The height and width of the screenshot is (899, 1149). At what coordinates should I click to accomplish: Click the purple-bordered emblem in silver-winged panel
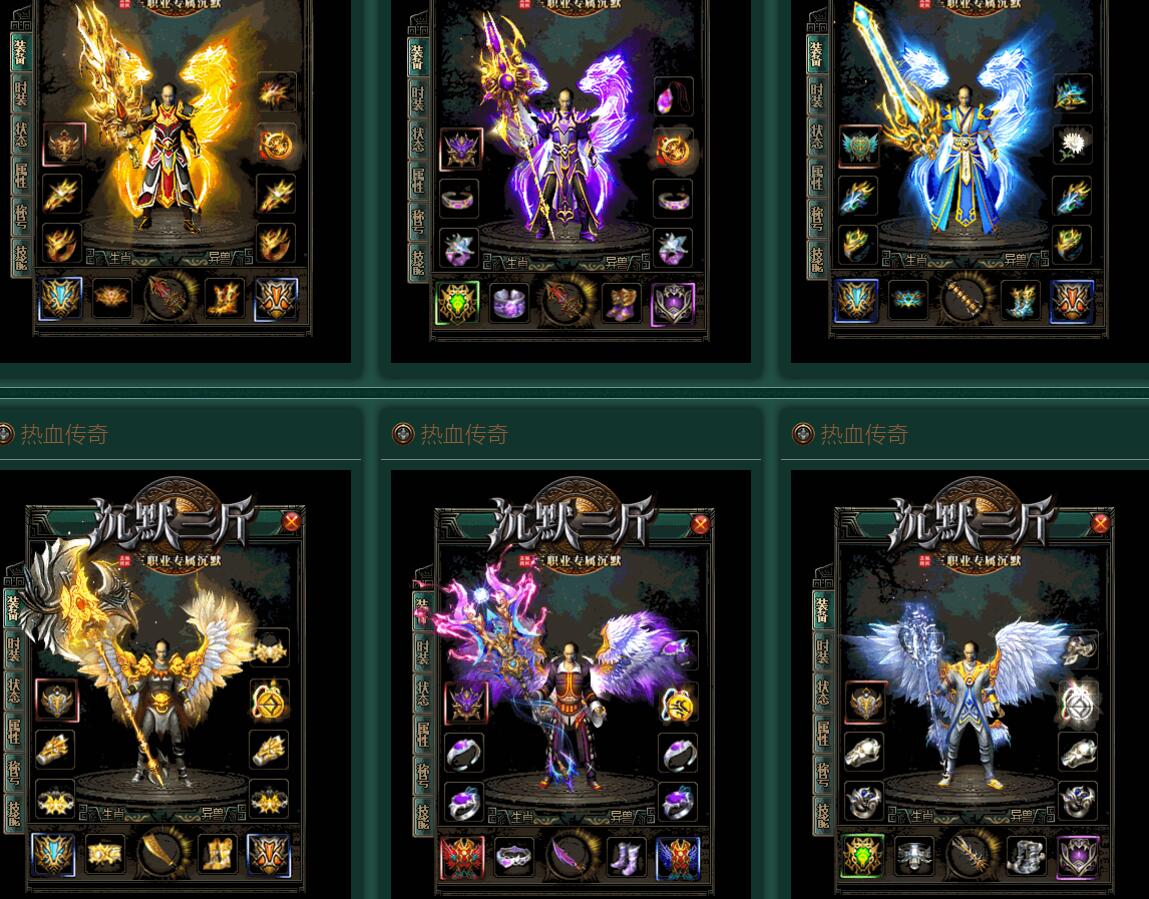coord(1078,857)
